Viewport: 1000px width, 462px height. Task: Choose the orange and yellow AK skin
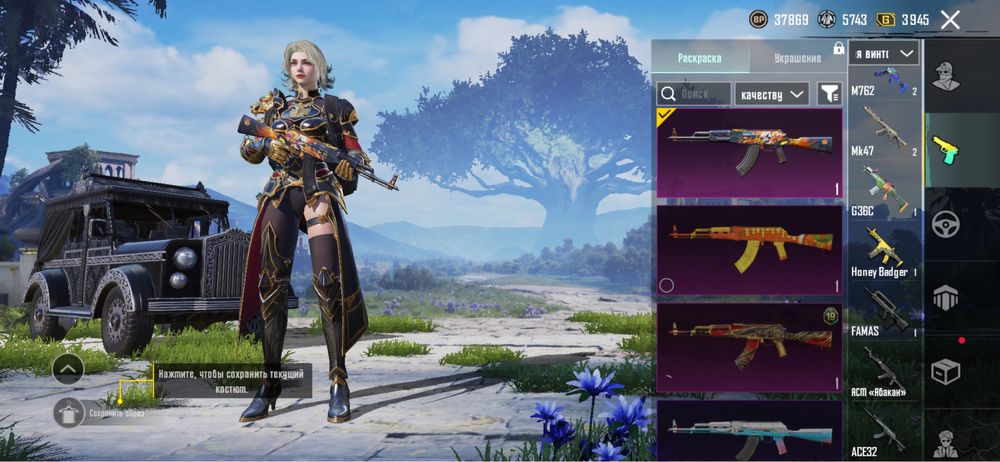pyautogui.click(x=750, y=249)
